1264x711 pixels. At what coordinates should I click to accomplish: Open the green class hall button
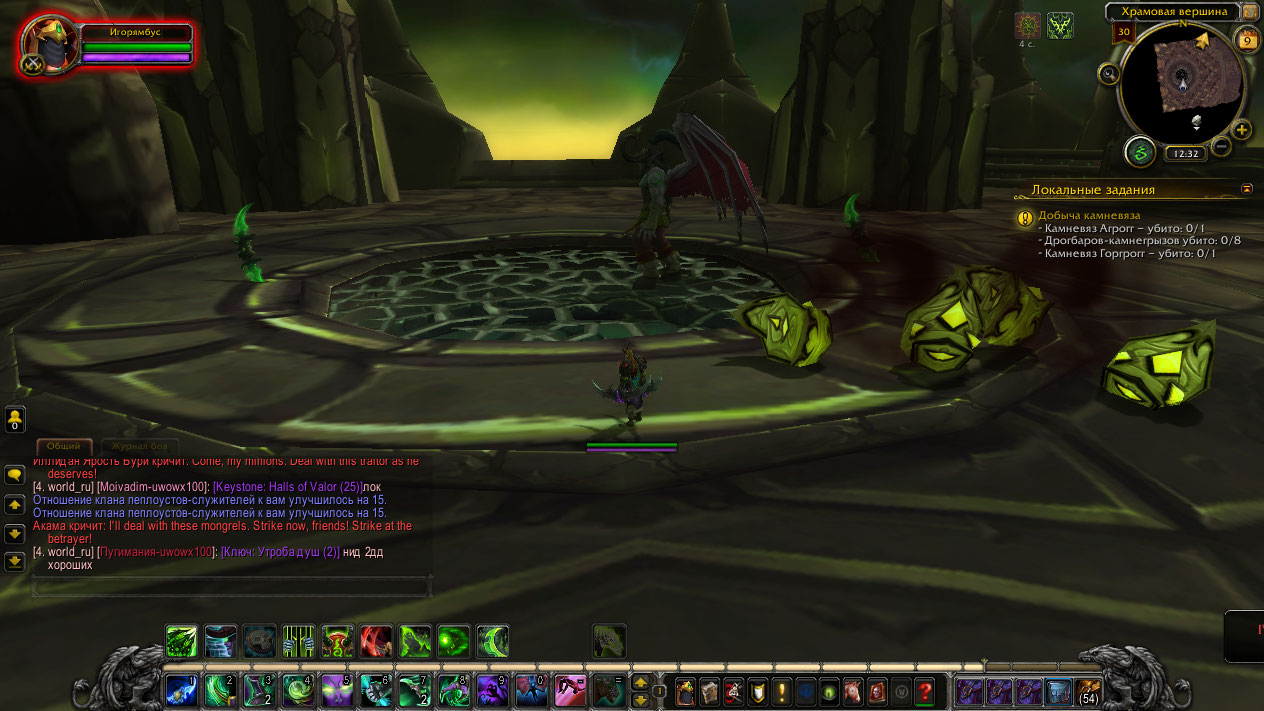click(1140, 152)
